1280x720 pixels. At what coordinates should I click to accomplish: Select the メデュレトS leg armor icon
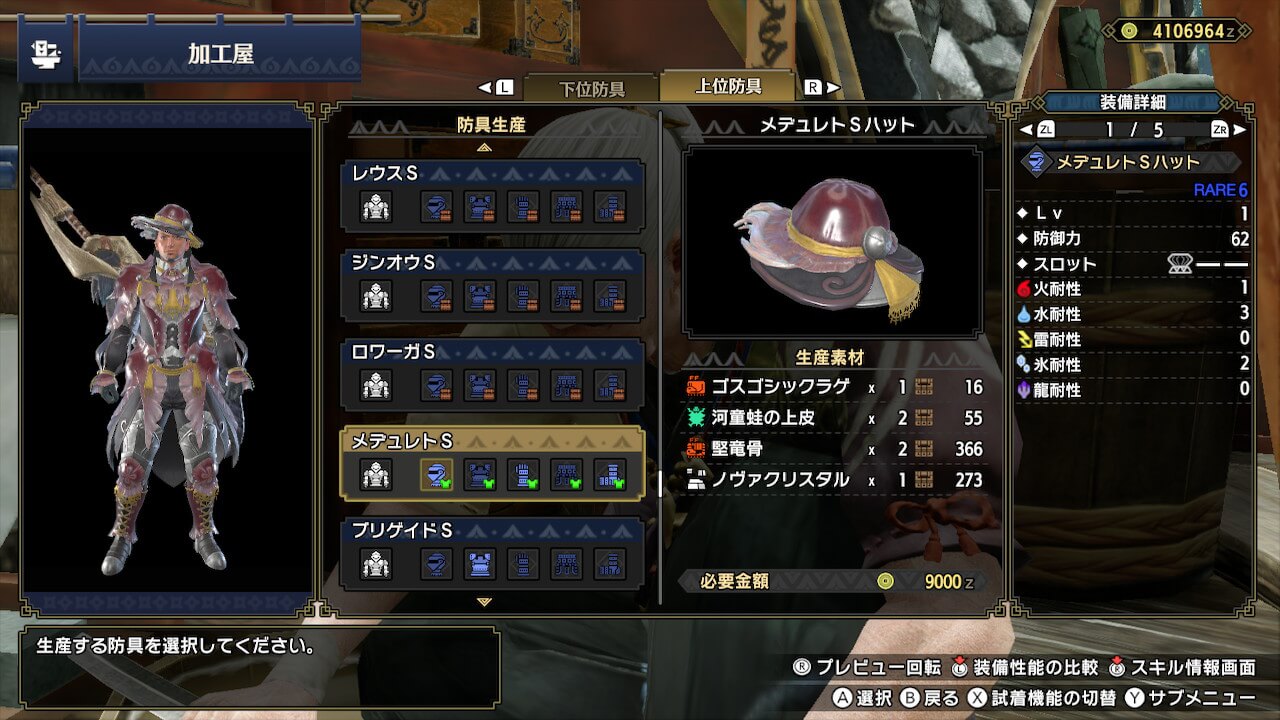coord(609,474)
